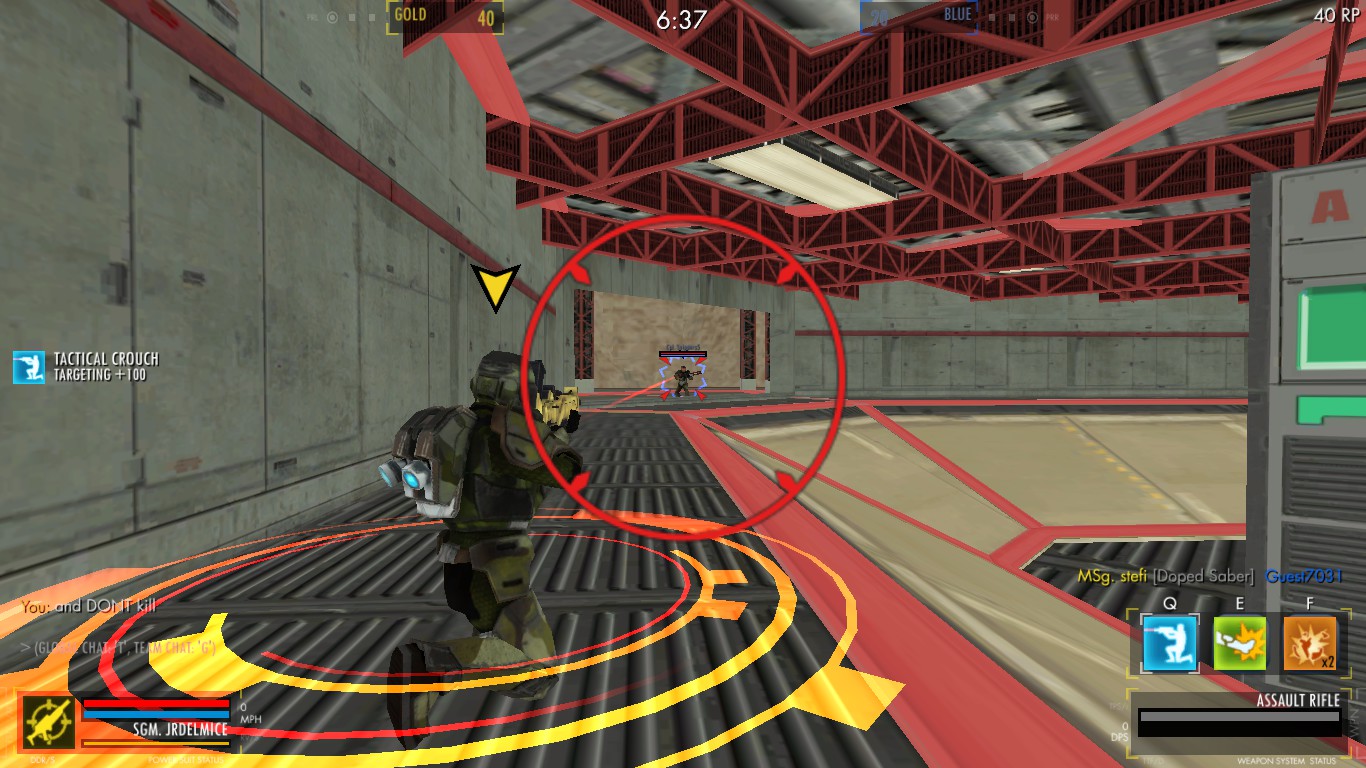Image resolution: width=1366 pixels, height=768 pixels.
Task: Toggle the circular indicator beside the BLUE banner
Action: tap(1032, 17)
